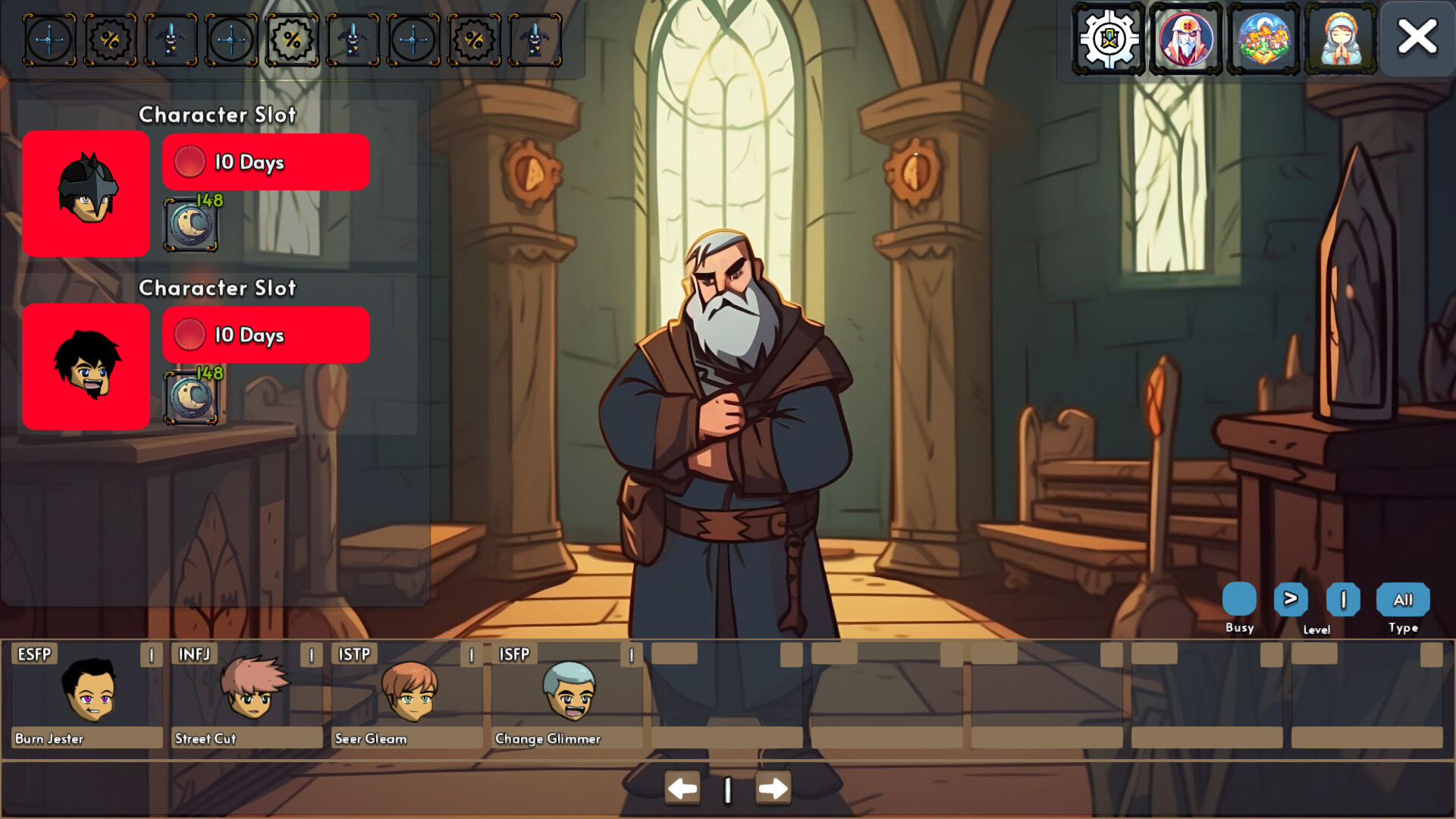Click the moon token showing 148
The height and width of the screenshot is (819, 1456).
192,224
